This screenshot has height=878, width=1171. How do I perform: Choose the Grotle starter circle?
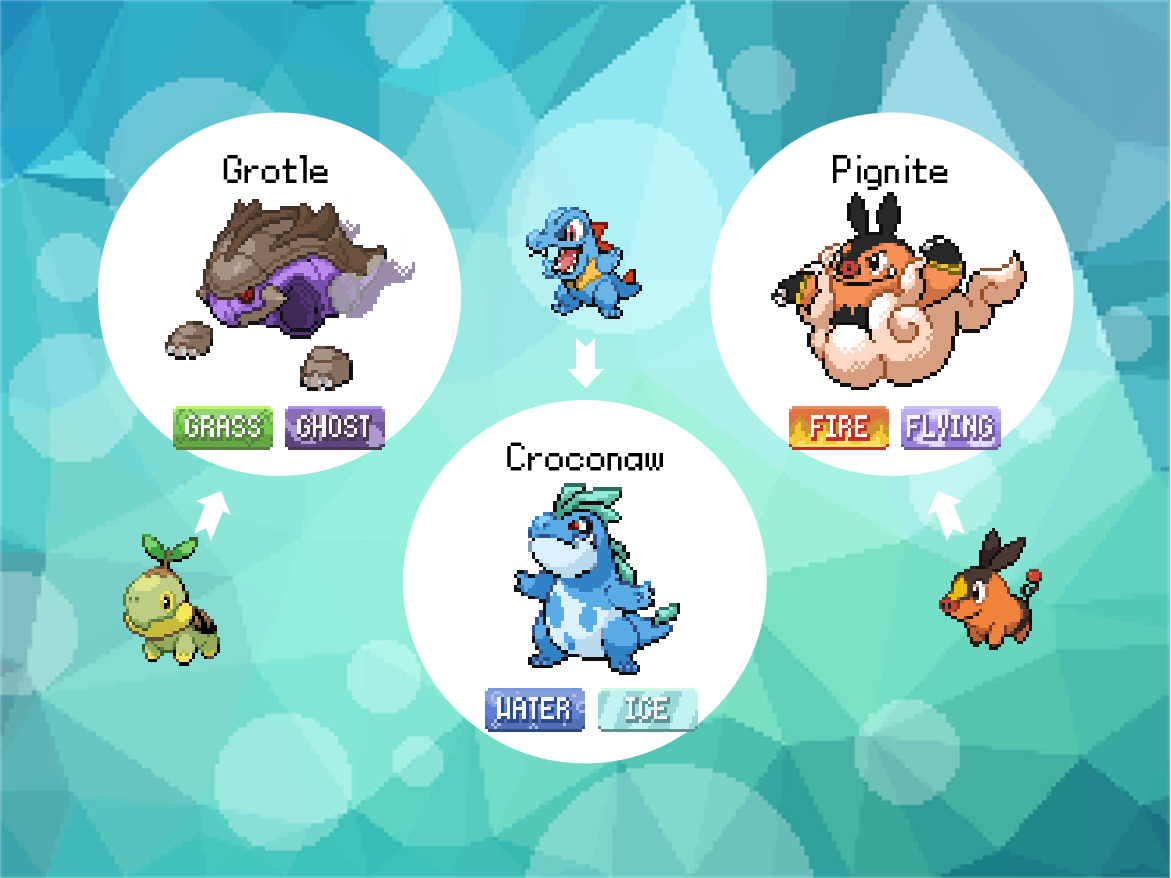tap(278, 295)
